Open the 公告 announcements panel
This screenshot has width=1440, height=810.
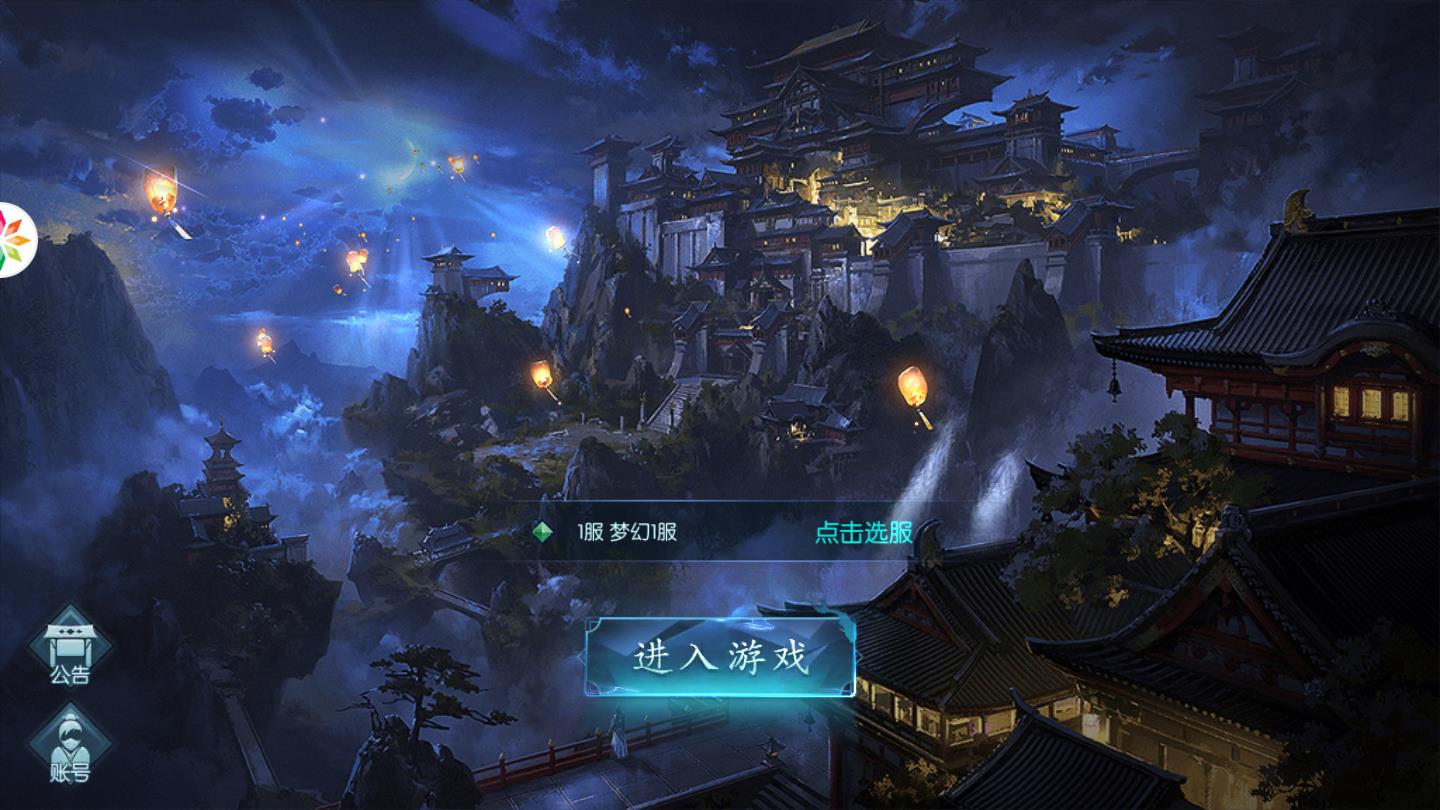(x=70, y=650)
